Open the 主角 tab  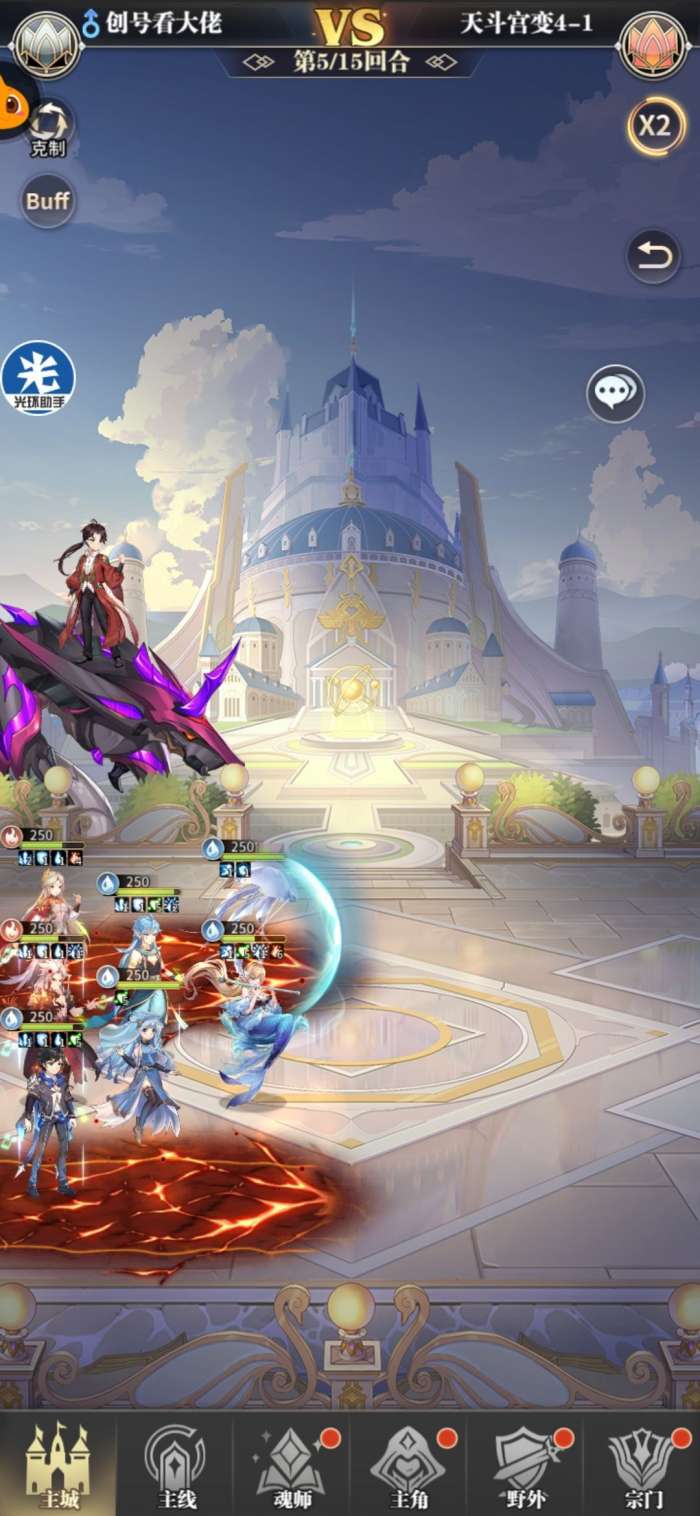point(408,1464)
